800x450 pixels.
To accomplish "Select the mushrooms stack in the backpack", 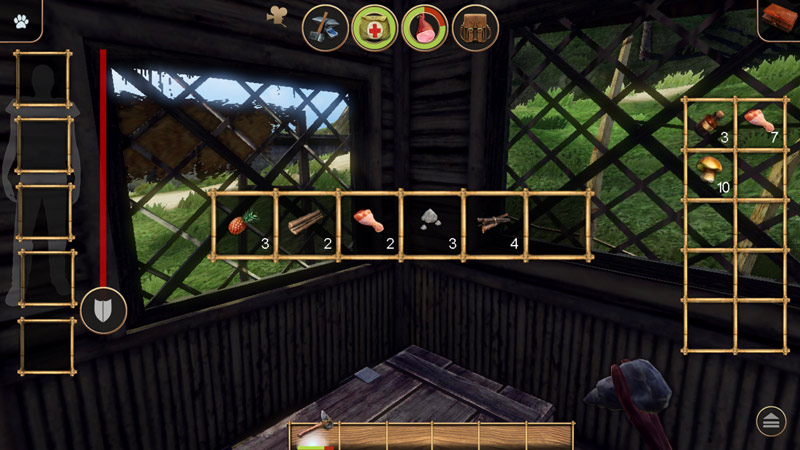I will [709, 173].
